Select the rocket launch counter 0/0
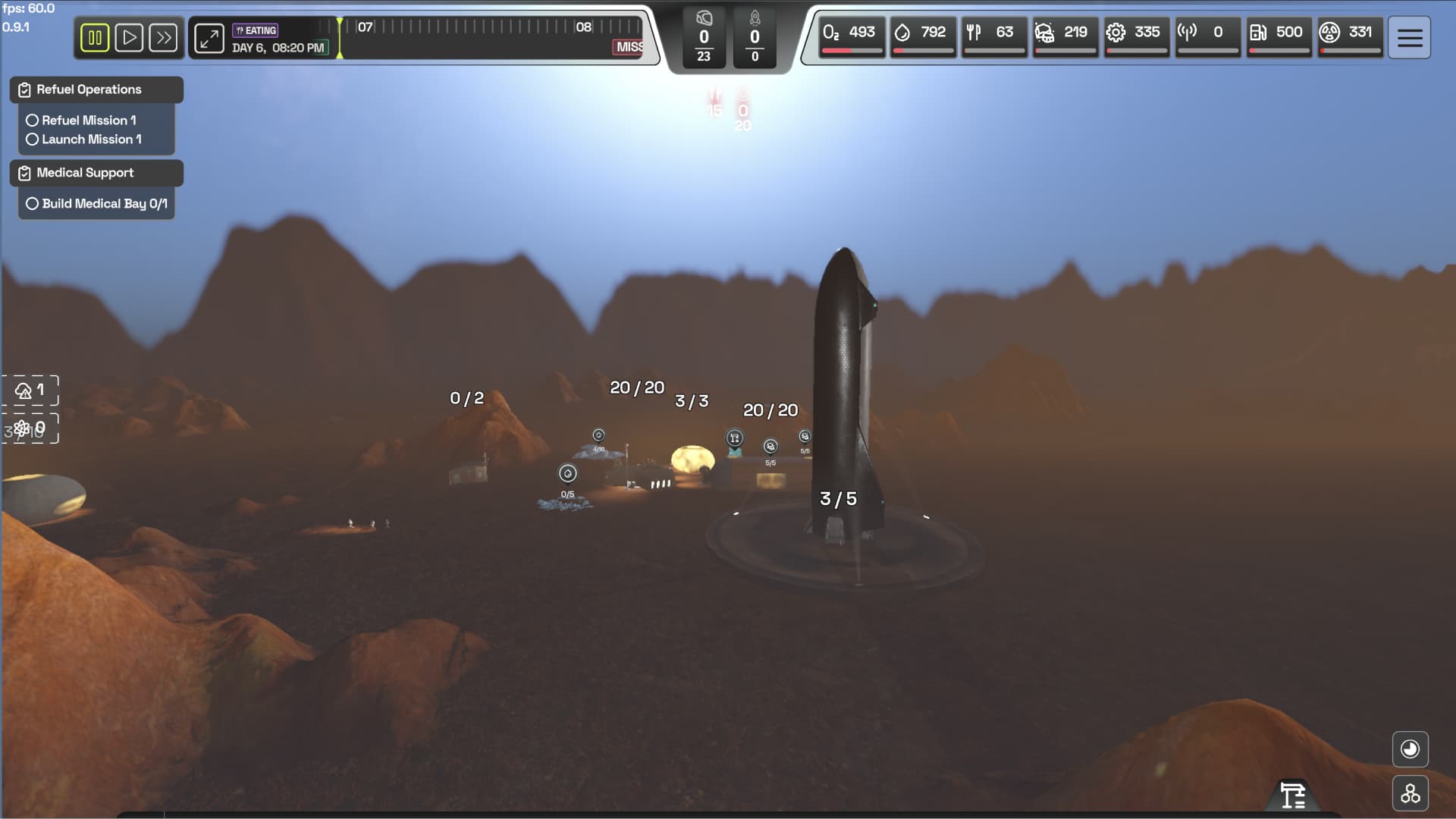The height and width of the screenshot is (819, 1456). [x=754, y=36]
